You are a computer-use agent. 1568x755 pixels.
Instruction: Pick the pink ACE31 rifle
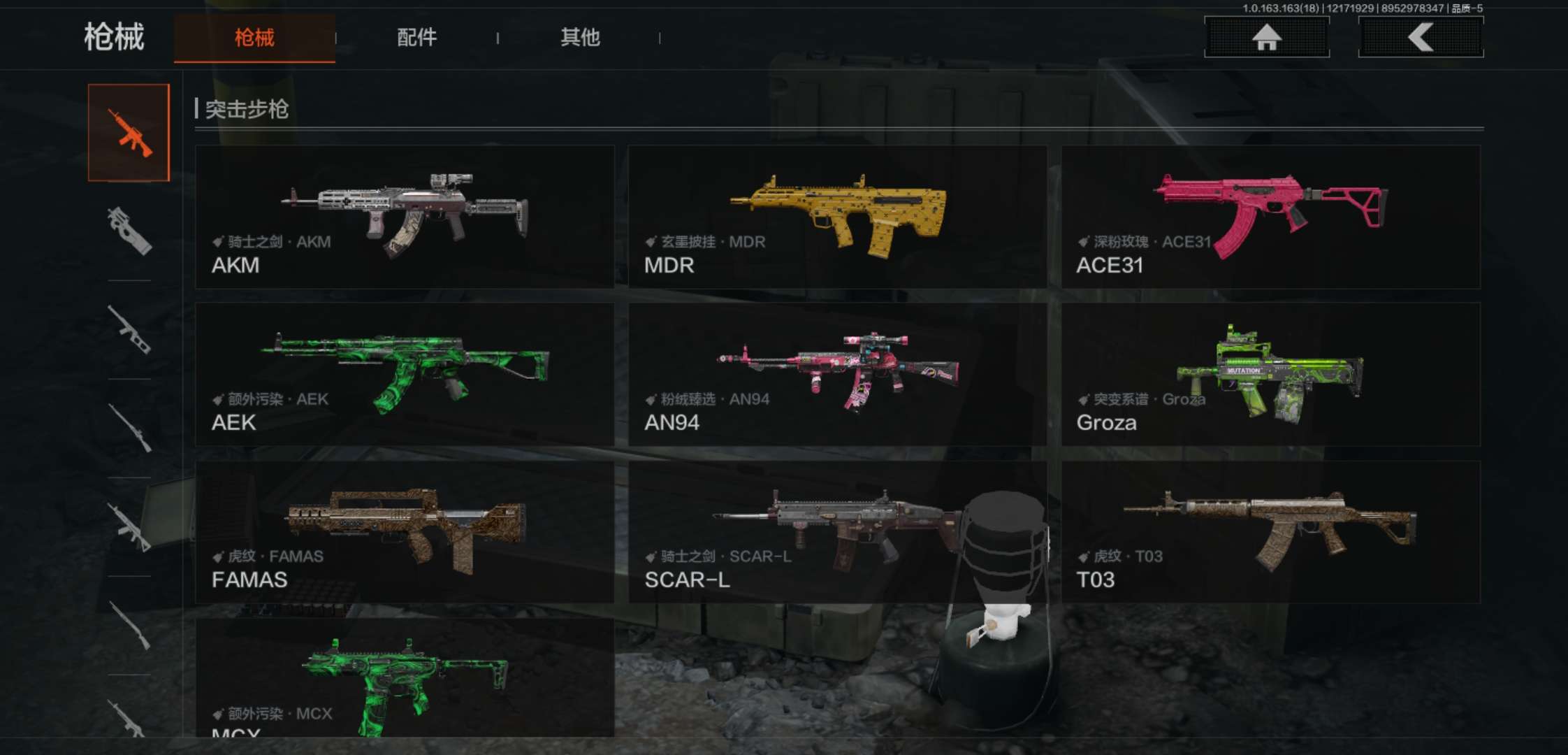[x=1270, y=217]
